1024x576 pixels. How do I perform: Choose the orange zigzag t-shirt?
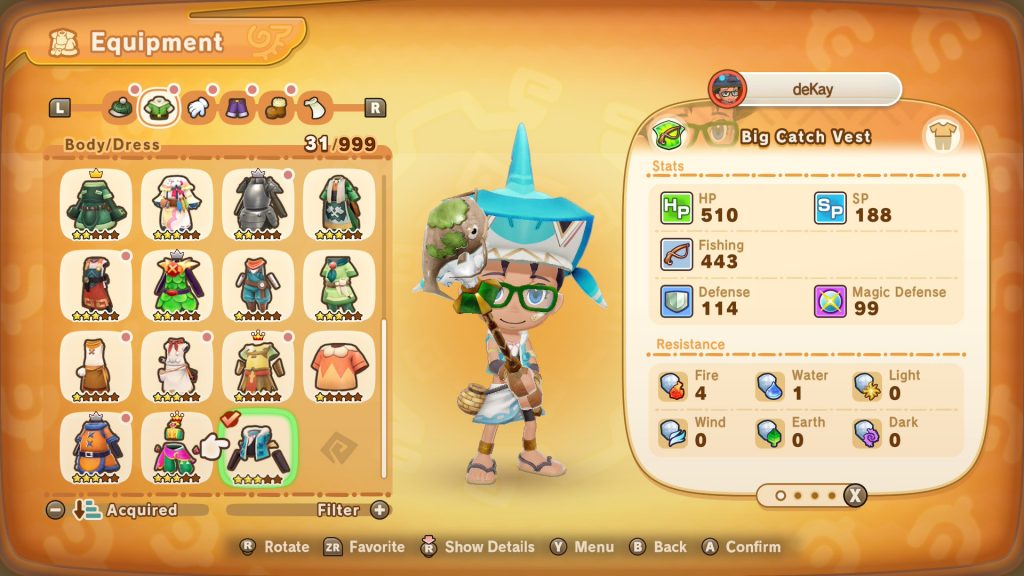(x=339, y=365)
